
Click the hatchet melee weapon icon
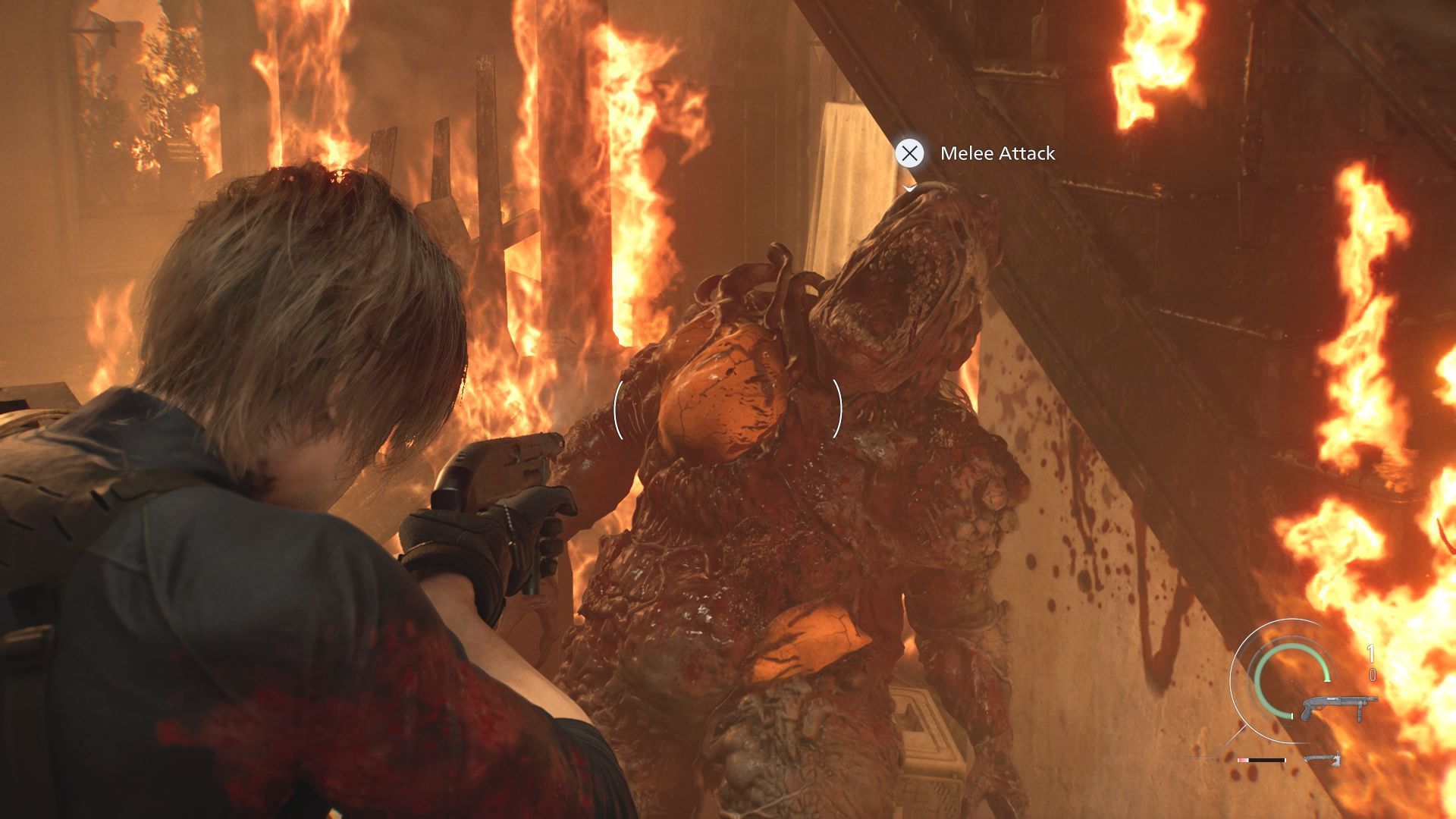click(1323, 758)
